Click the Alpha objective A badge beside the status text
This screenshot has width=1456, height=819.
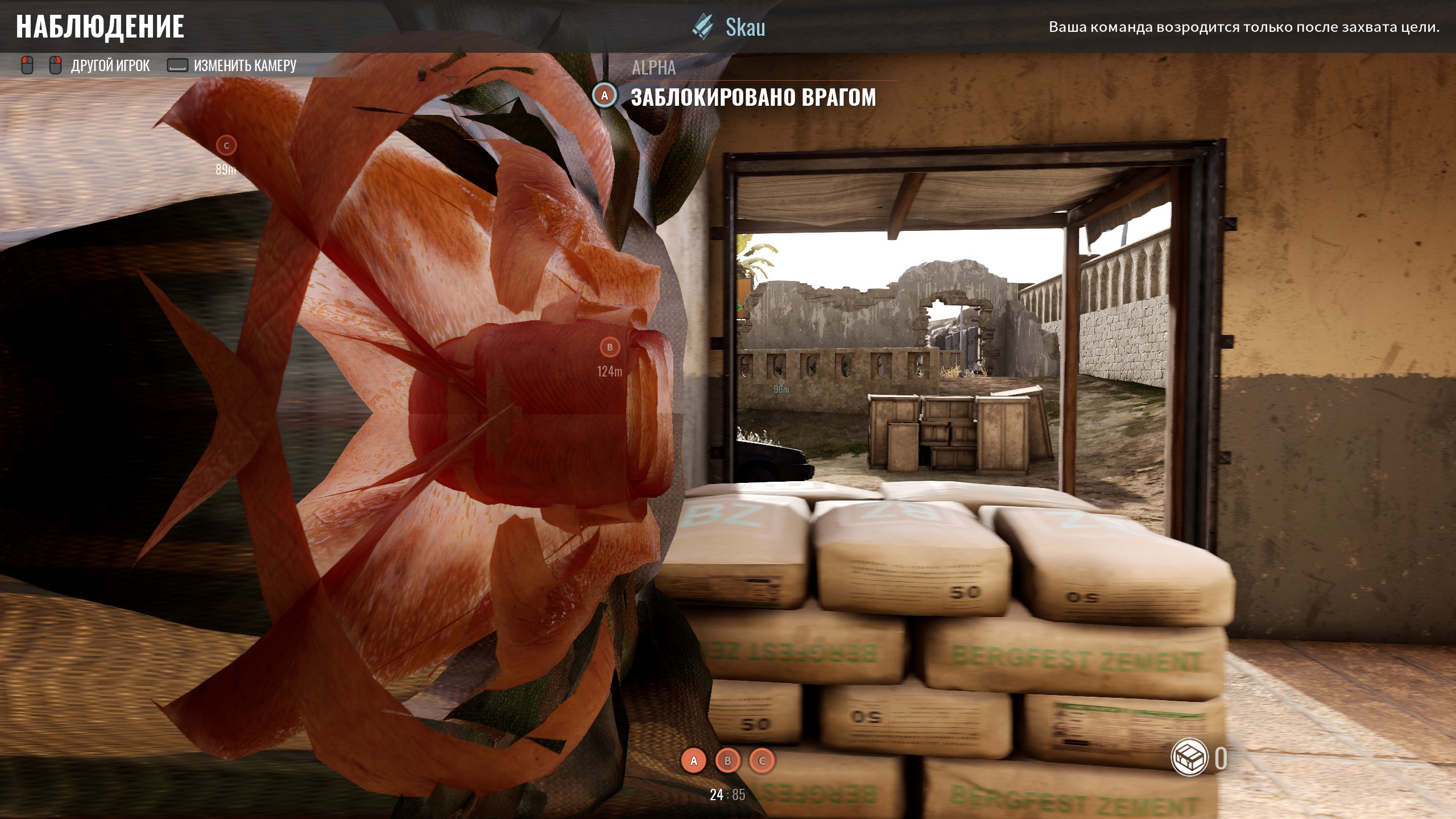pos(605,96)
